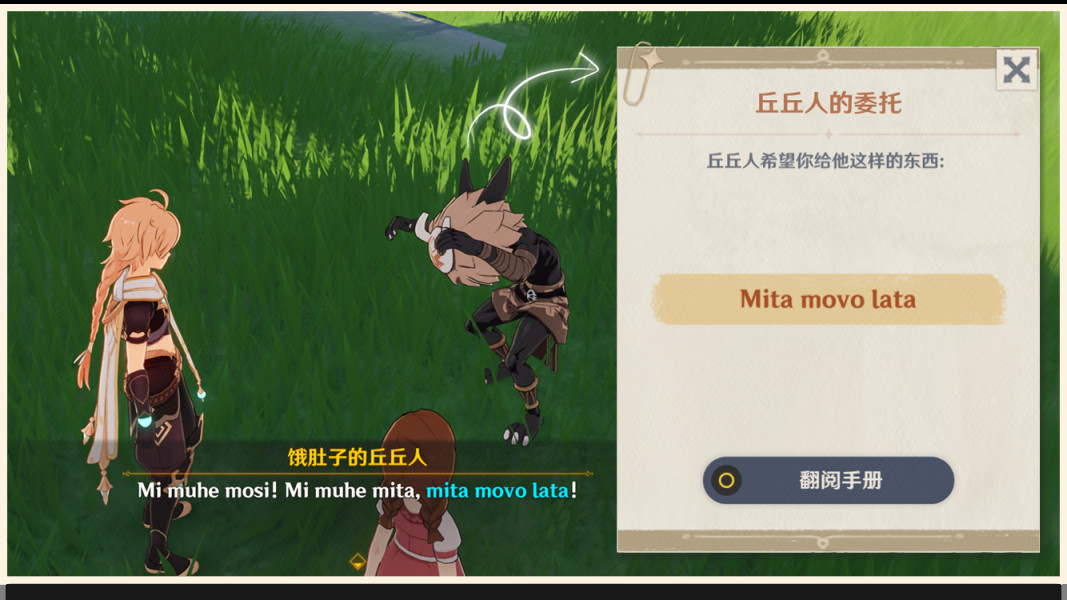The image size is (1067, 600).
Task: Open the 翻阅手册 handbook button
Action: pos(828,480)
